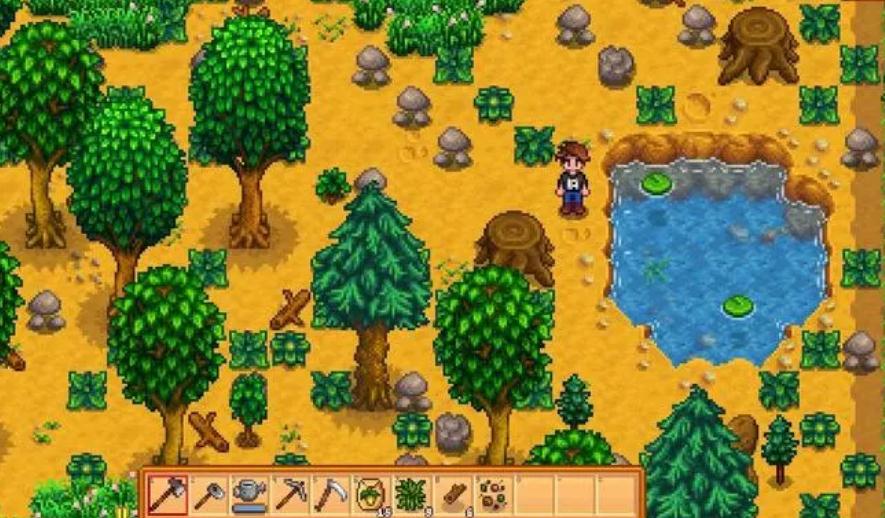
Task: Choose the watering can slot
Action: click(x=249, y=494)
